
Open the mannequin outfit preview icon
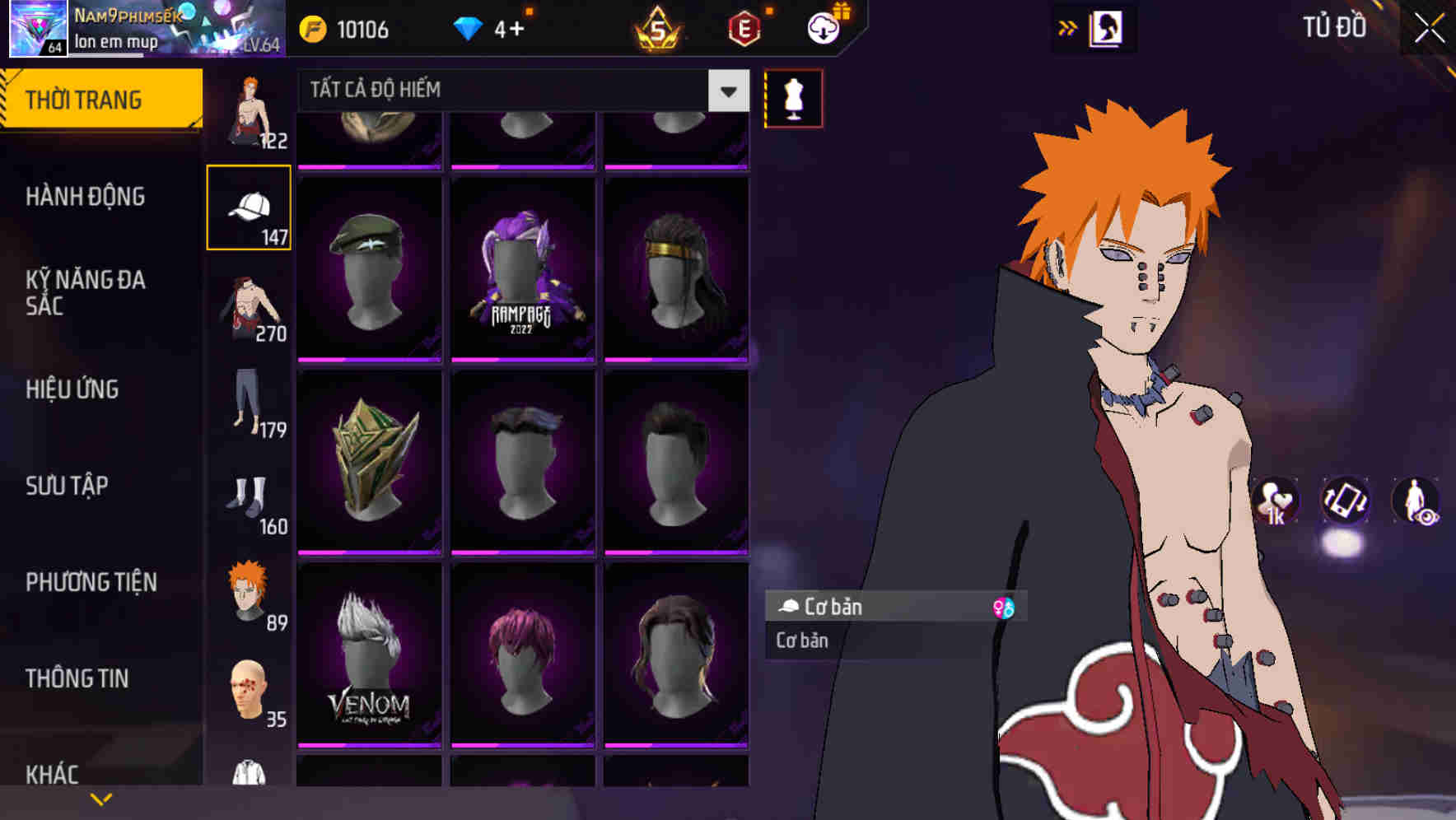[x=793, y=97]
